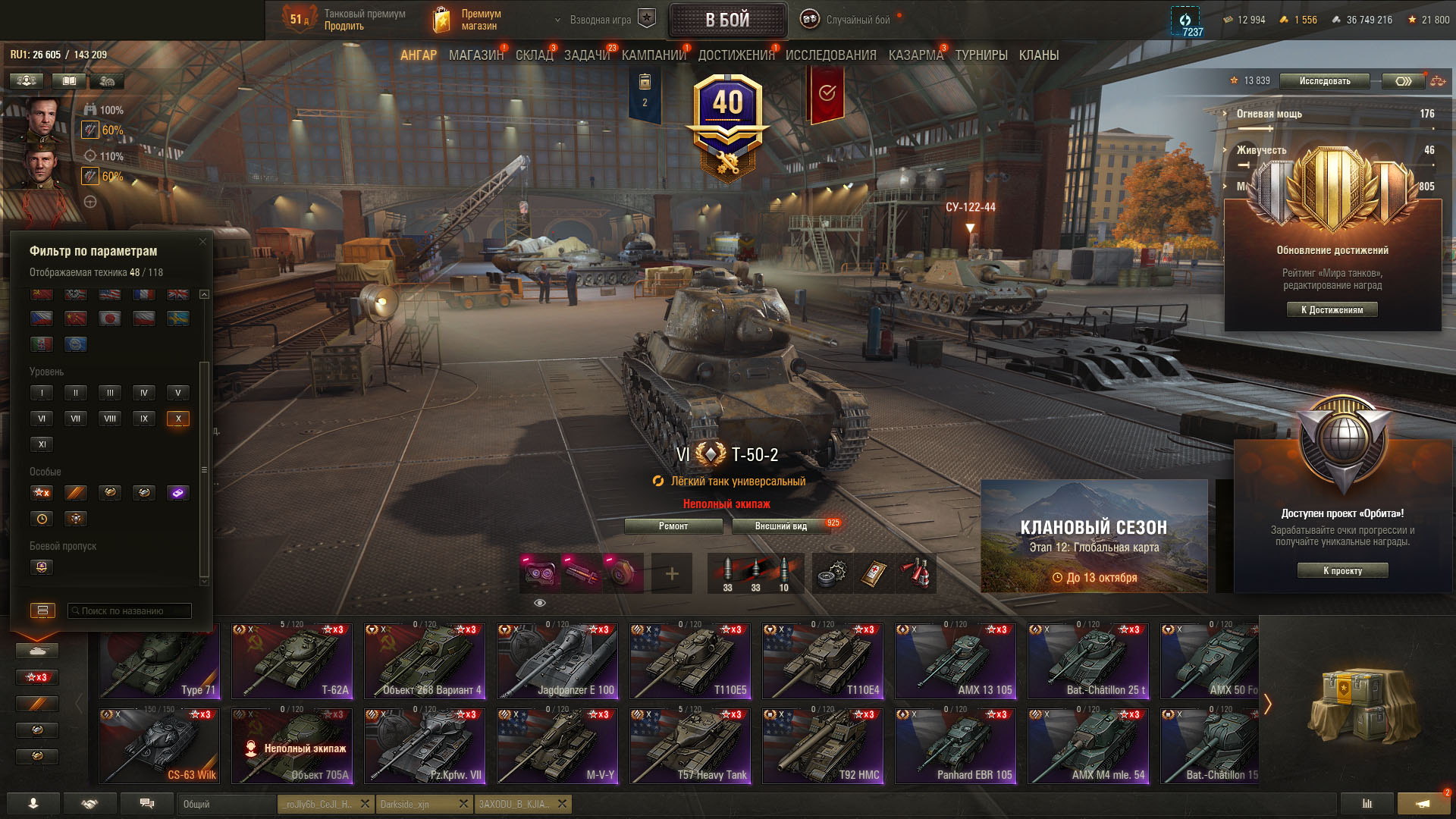Image resolution: width=1456 pixels, height=819 pixels.
Task: Pick the Panhard EBR 105 tank
Action: 955,746
